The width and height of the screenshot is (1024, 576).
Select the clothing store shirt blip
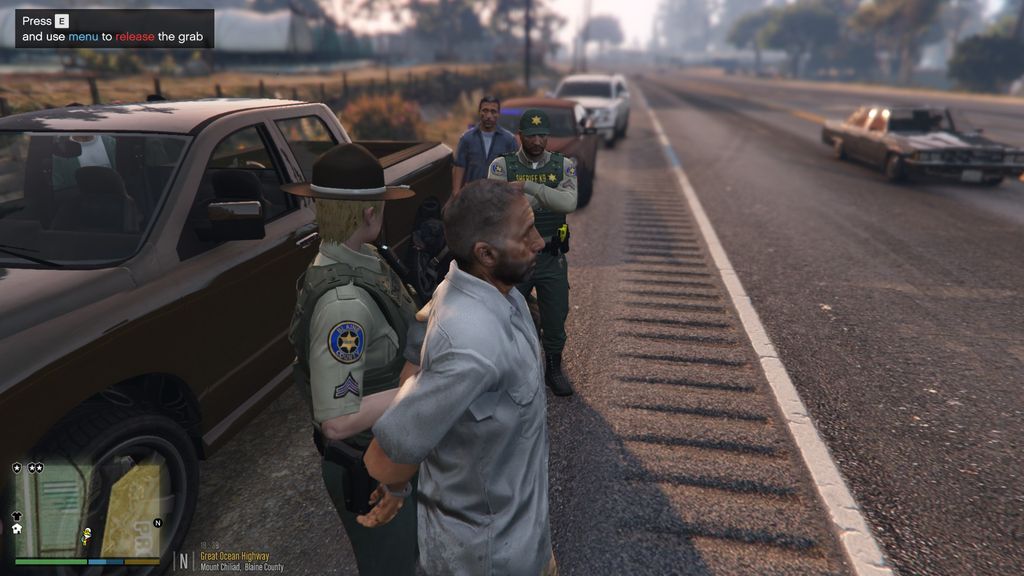[16, 516]
